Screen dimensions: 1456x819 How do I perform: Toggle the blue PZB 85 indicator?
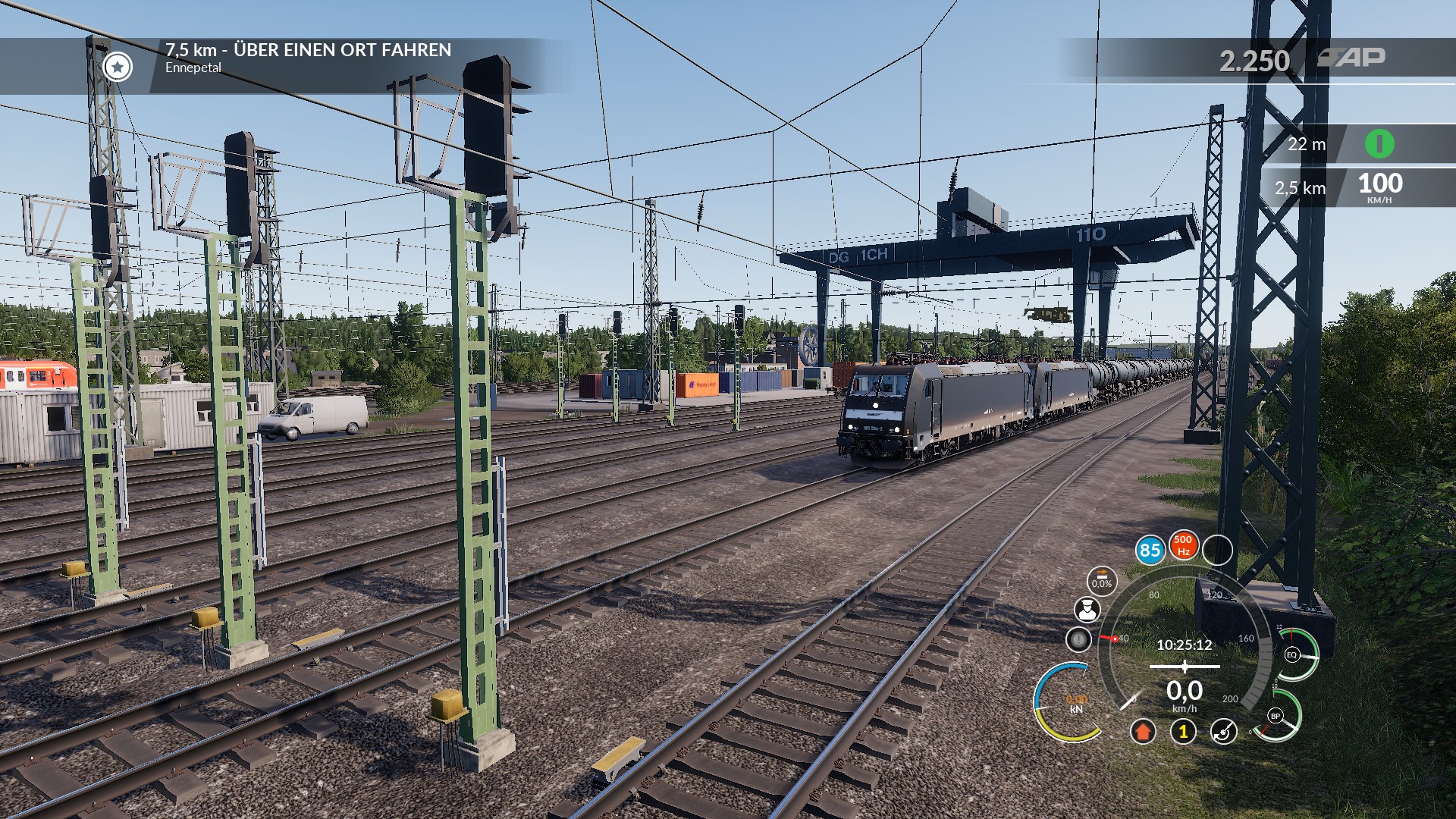click(x=1150, y=550)
